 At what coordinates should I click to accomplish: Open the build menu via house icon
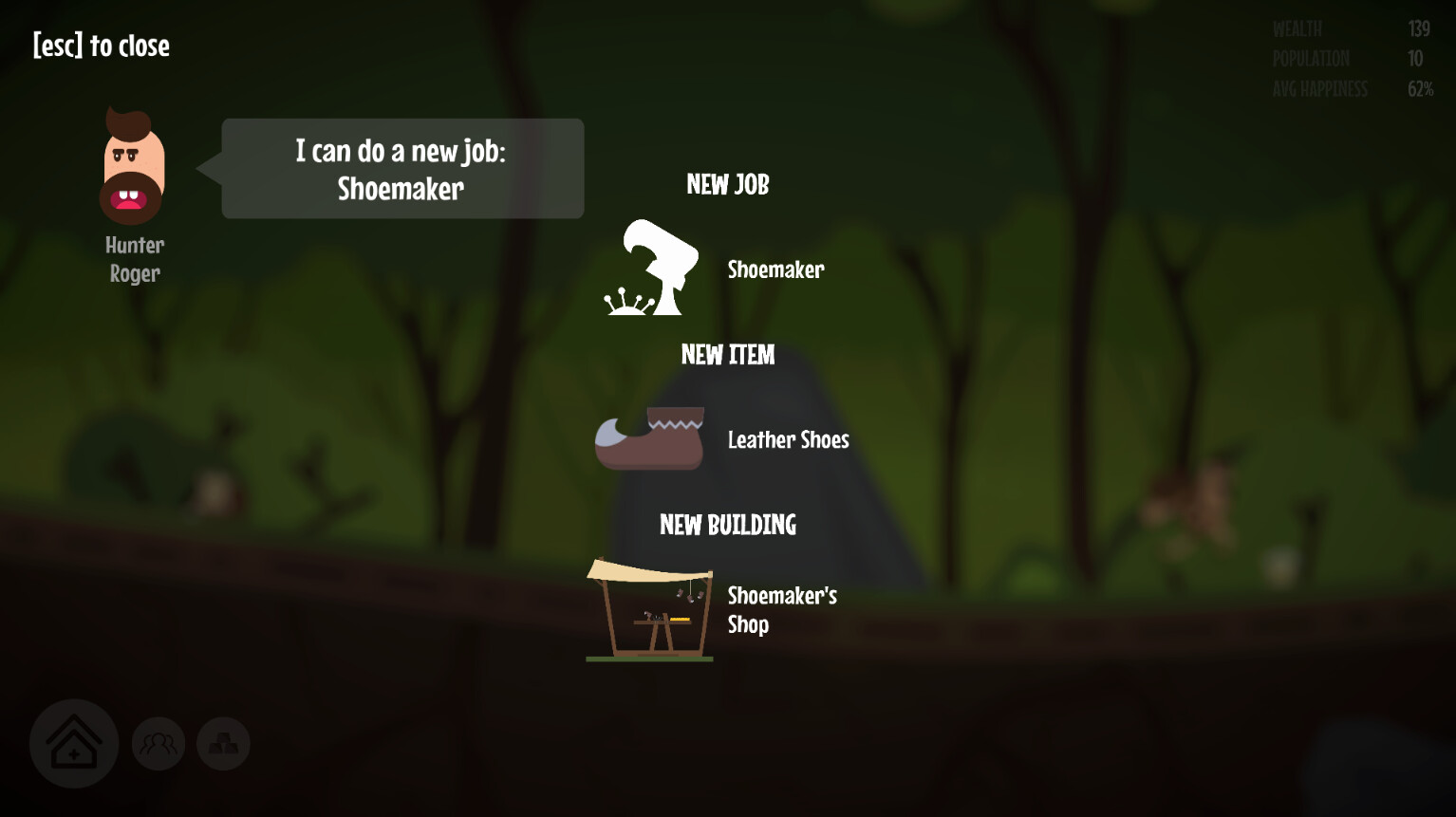point(74,743)
